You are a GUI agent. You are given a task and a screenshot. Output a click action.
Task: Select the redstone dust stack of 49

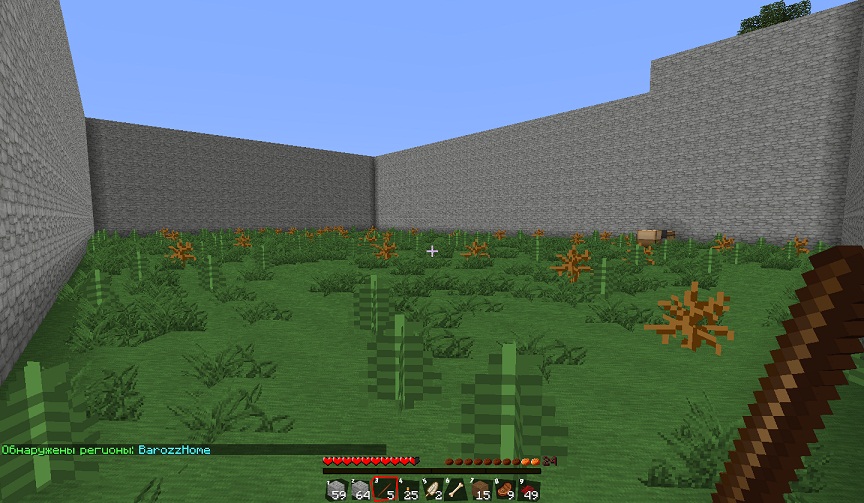pos(529,490)
